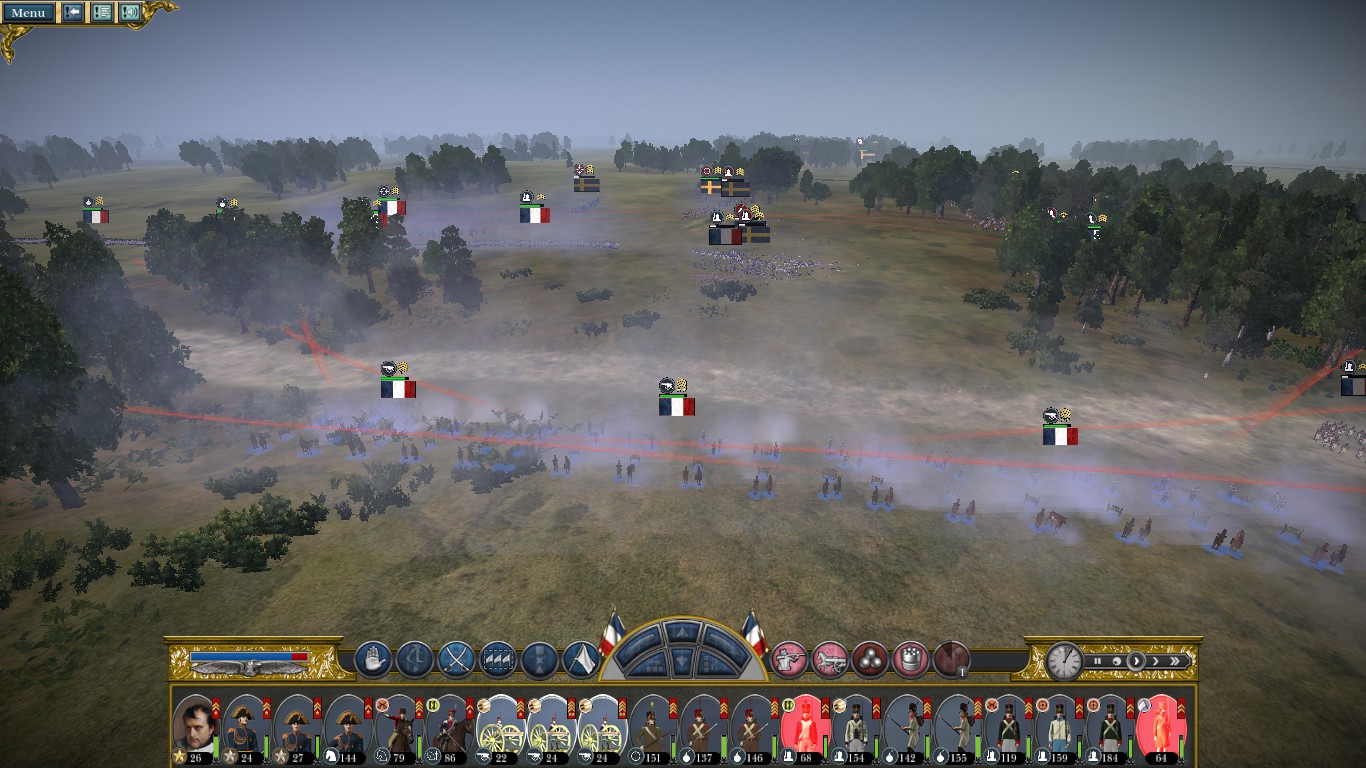
Task: Select the round shot cannonballs ammunition
Action: click(870, 659)
